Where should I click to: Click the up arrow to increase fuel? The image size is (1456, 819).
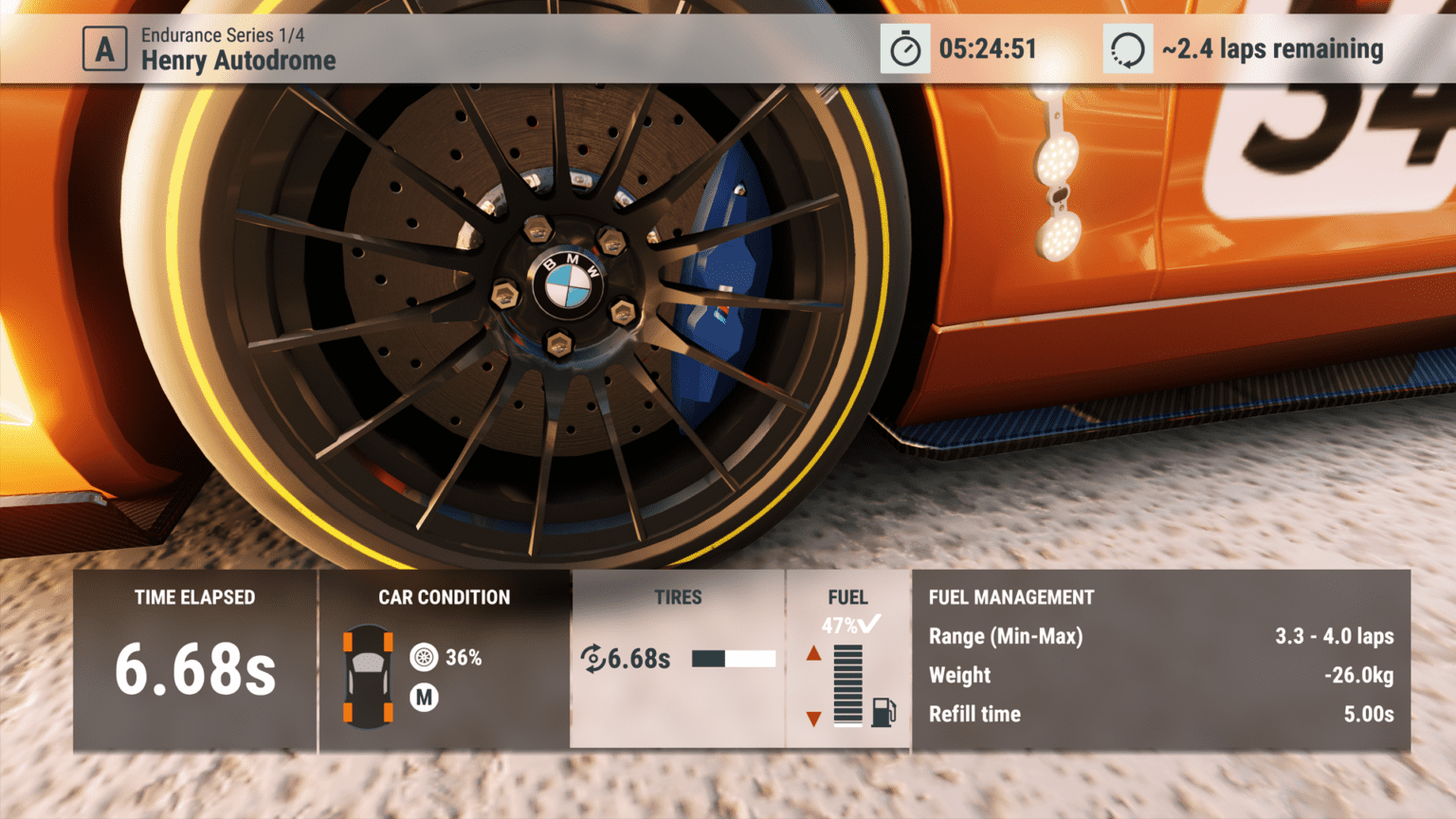[x=815, y=652]
